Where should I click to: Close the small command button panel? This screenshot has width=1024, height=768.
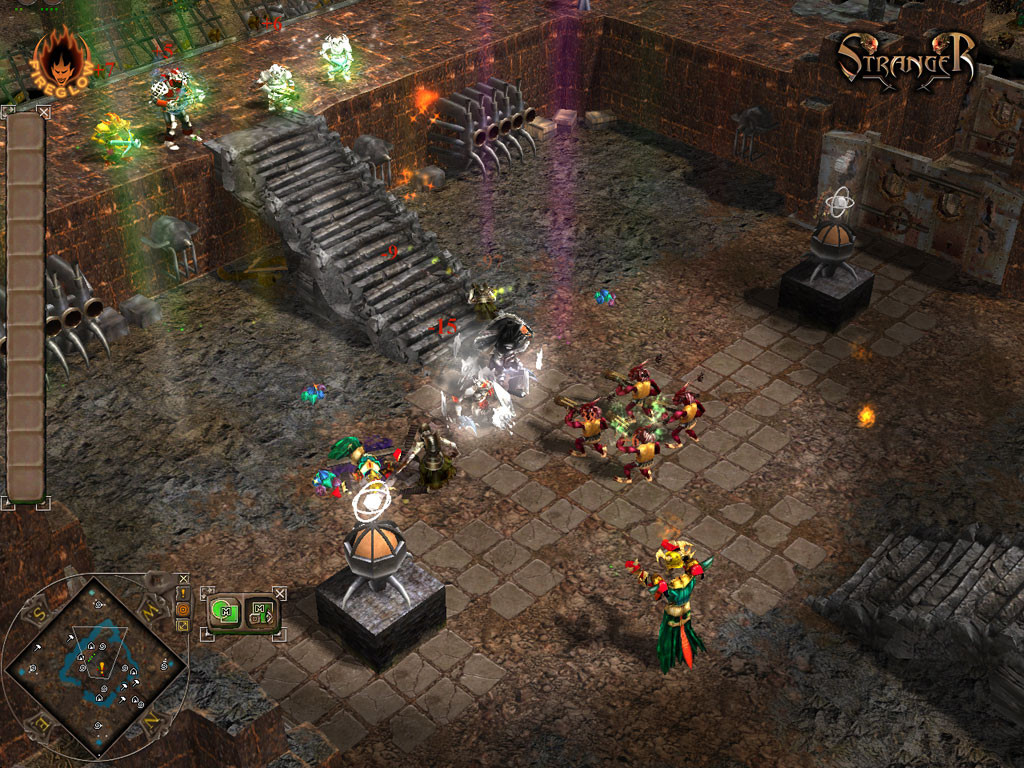point(280,594)
